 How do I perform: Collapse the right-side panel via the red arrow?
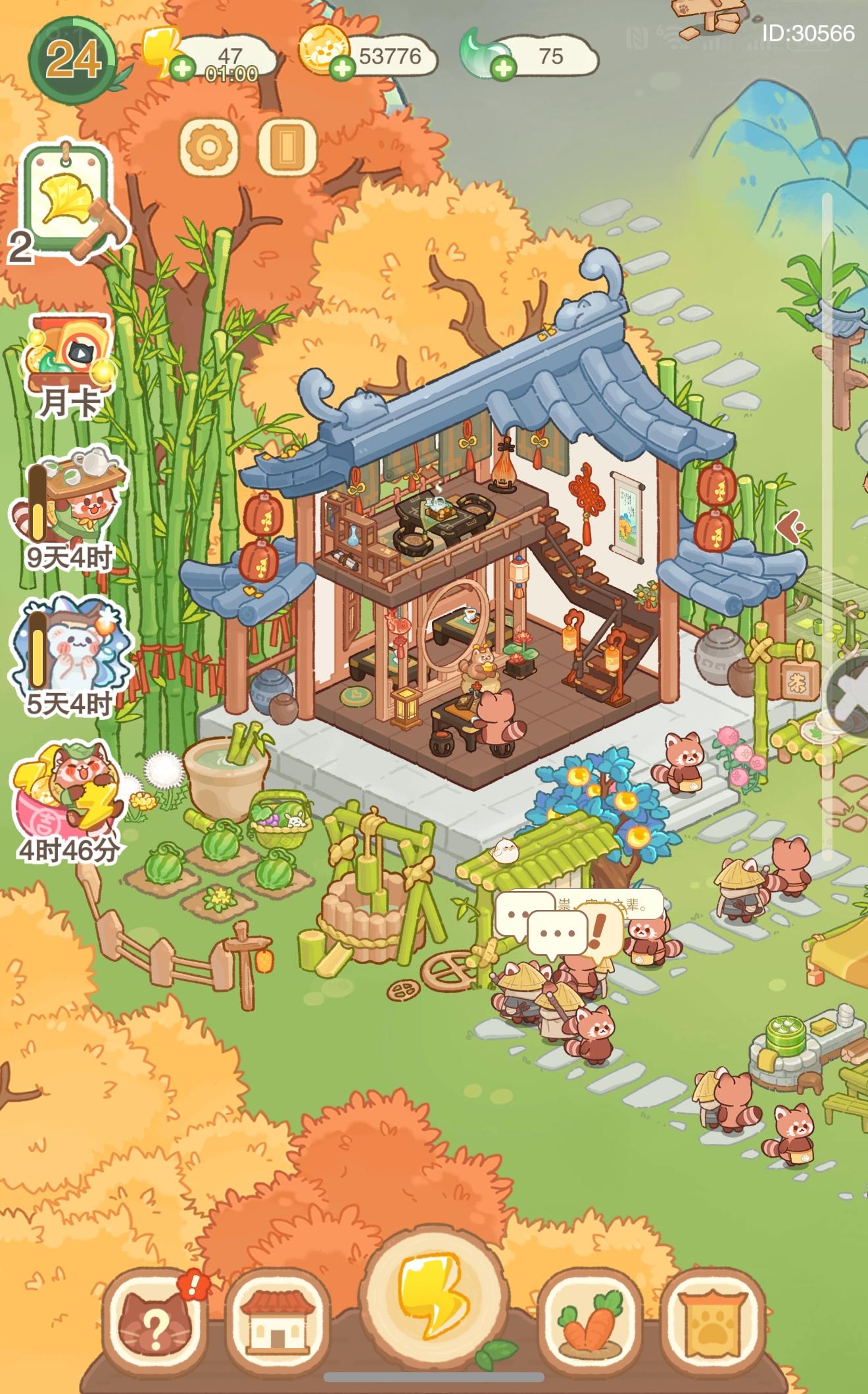pos(791,526)
